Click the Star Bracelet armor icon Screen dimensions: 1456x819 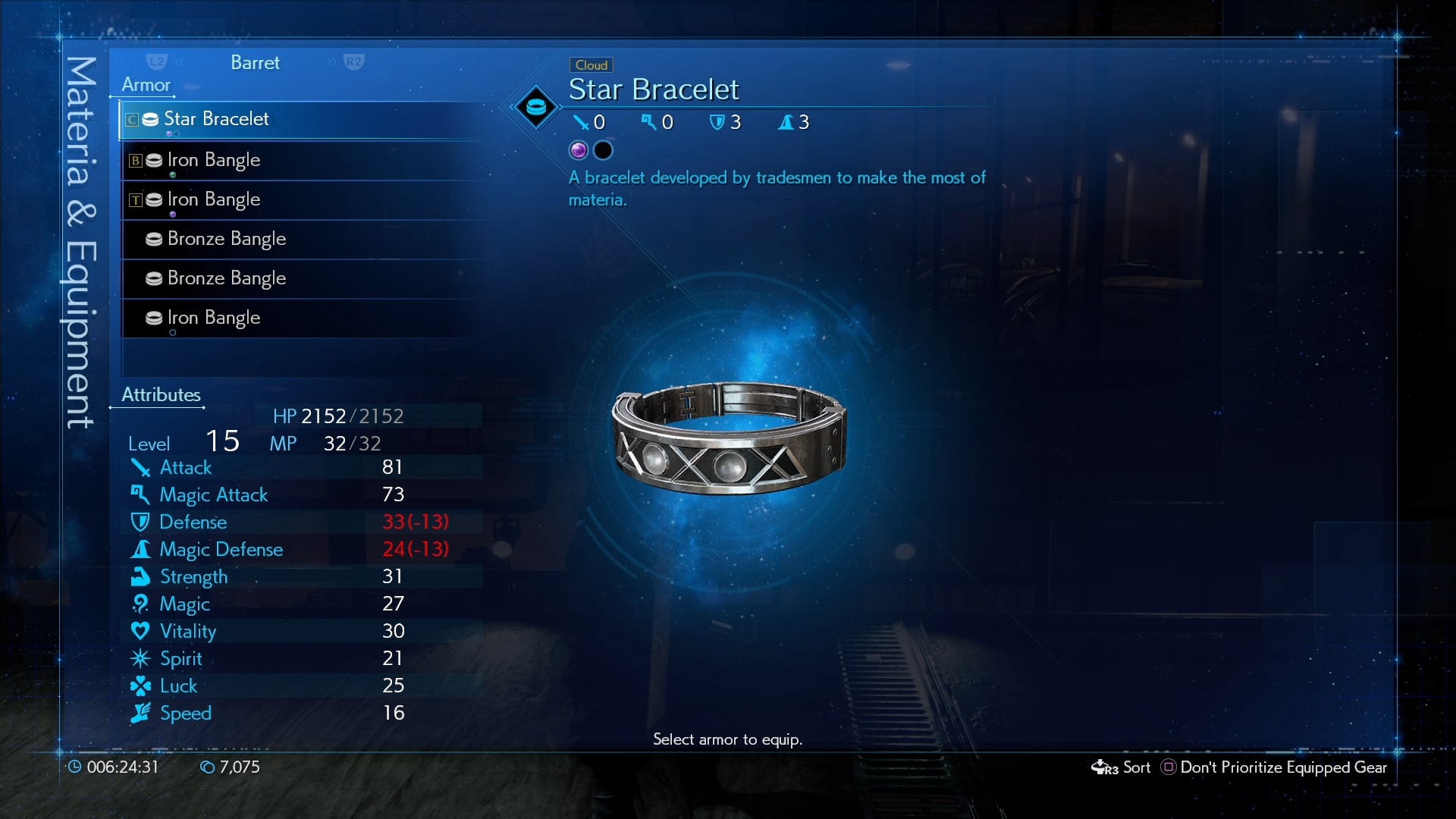pos(153,119)
